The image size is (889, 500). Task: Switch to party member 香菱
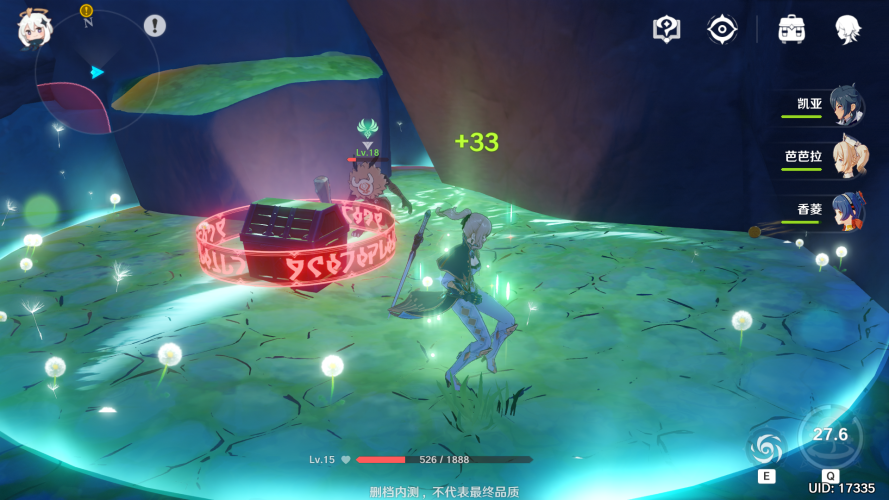pyautogui.click(x=823, y=211)
